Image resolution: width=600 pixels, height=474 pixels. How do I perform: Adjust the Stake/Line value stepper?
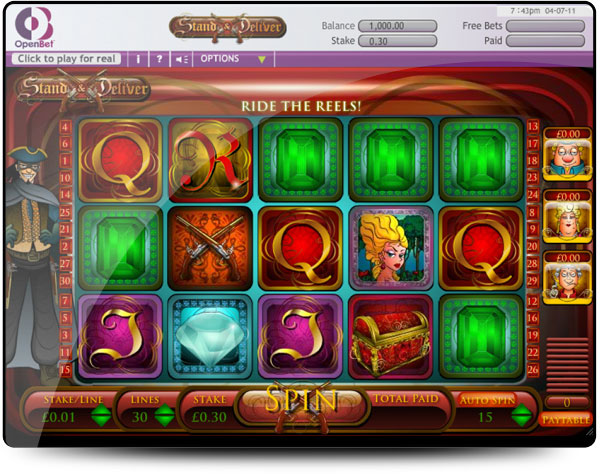pyautogui.click(x=100, y=418)
